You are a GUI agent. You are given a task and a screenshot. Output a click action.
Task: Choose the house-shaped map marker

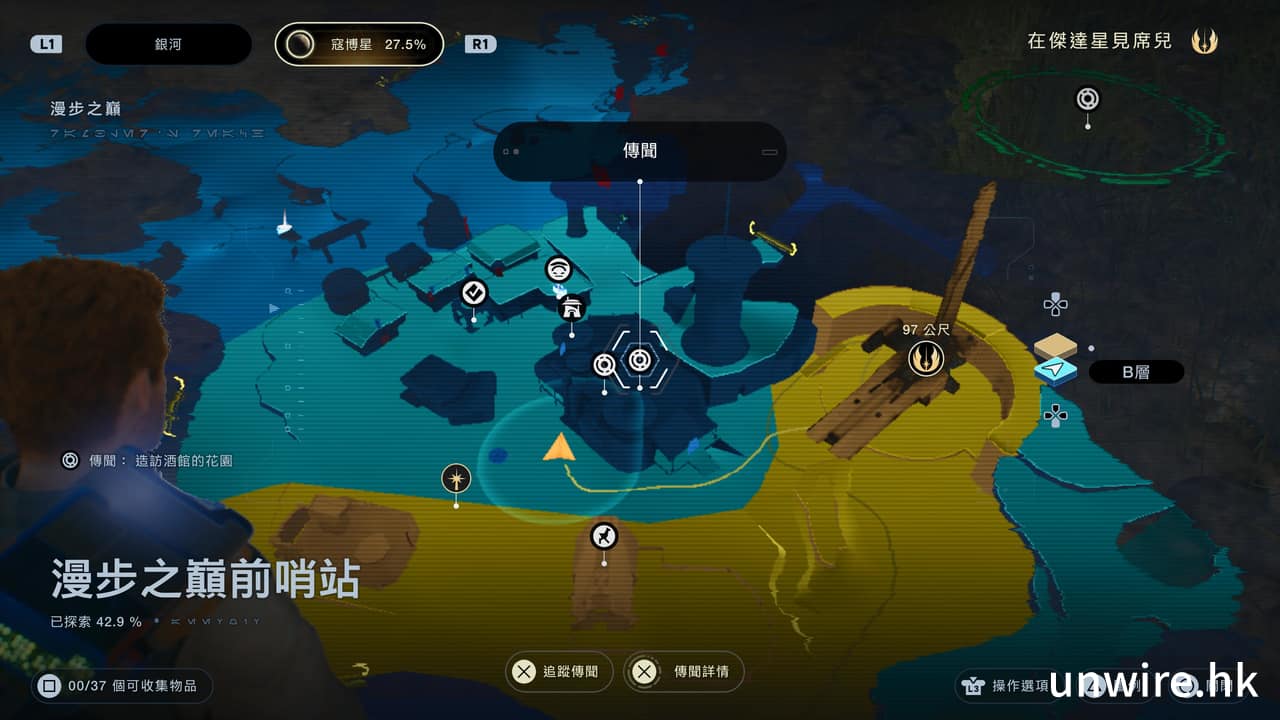[572, 308]
